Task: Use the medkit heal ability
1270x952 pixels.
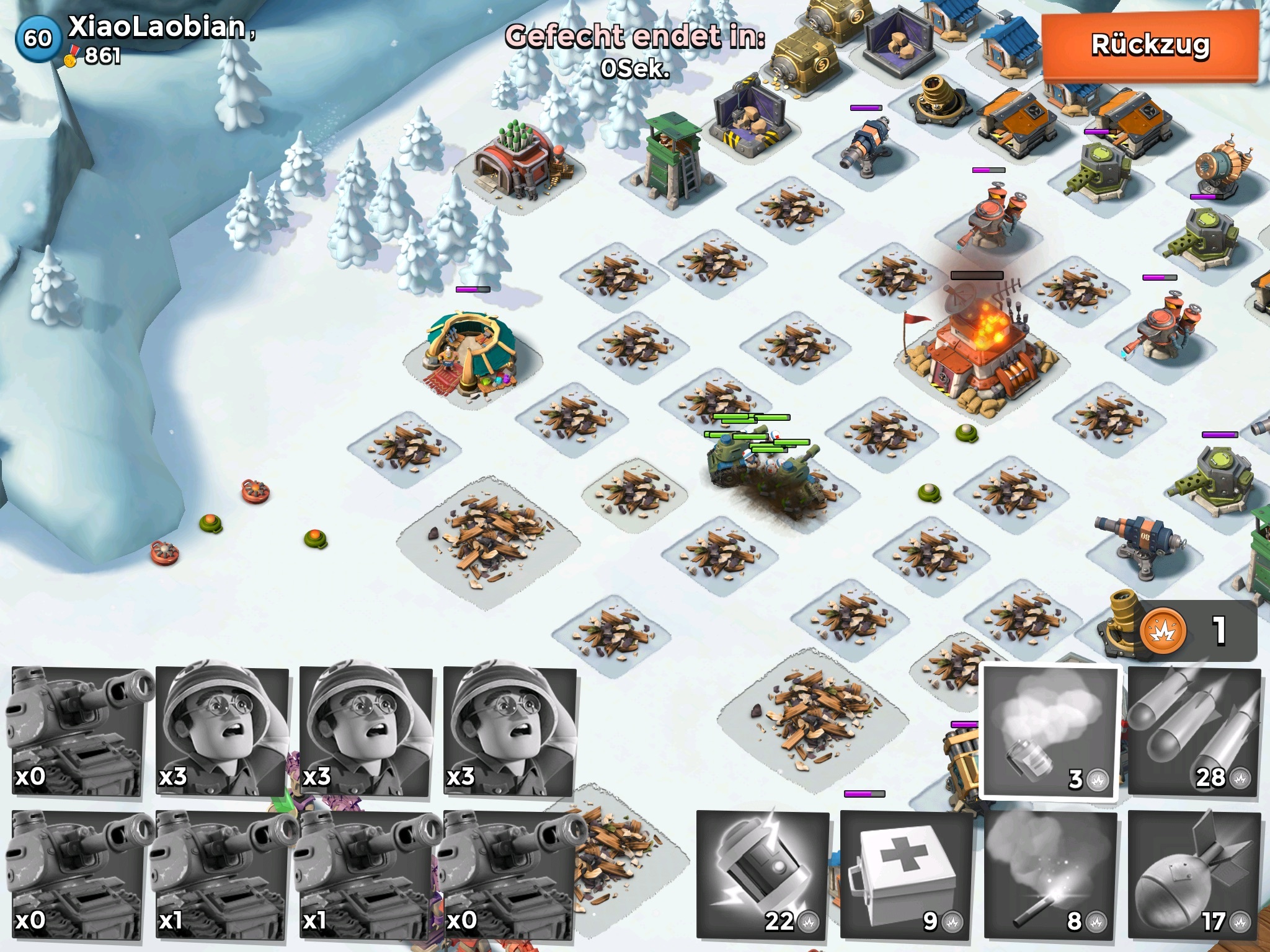Action: coord(906,874)
